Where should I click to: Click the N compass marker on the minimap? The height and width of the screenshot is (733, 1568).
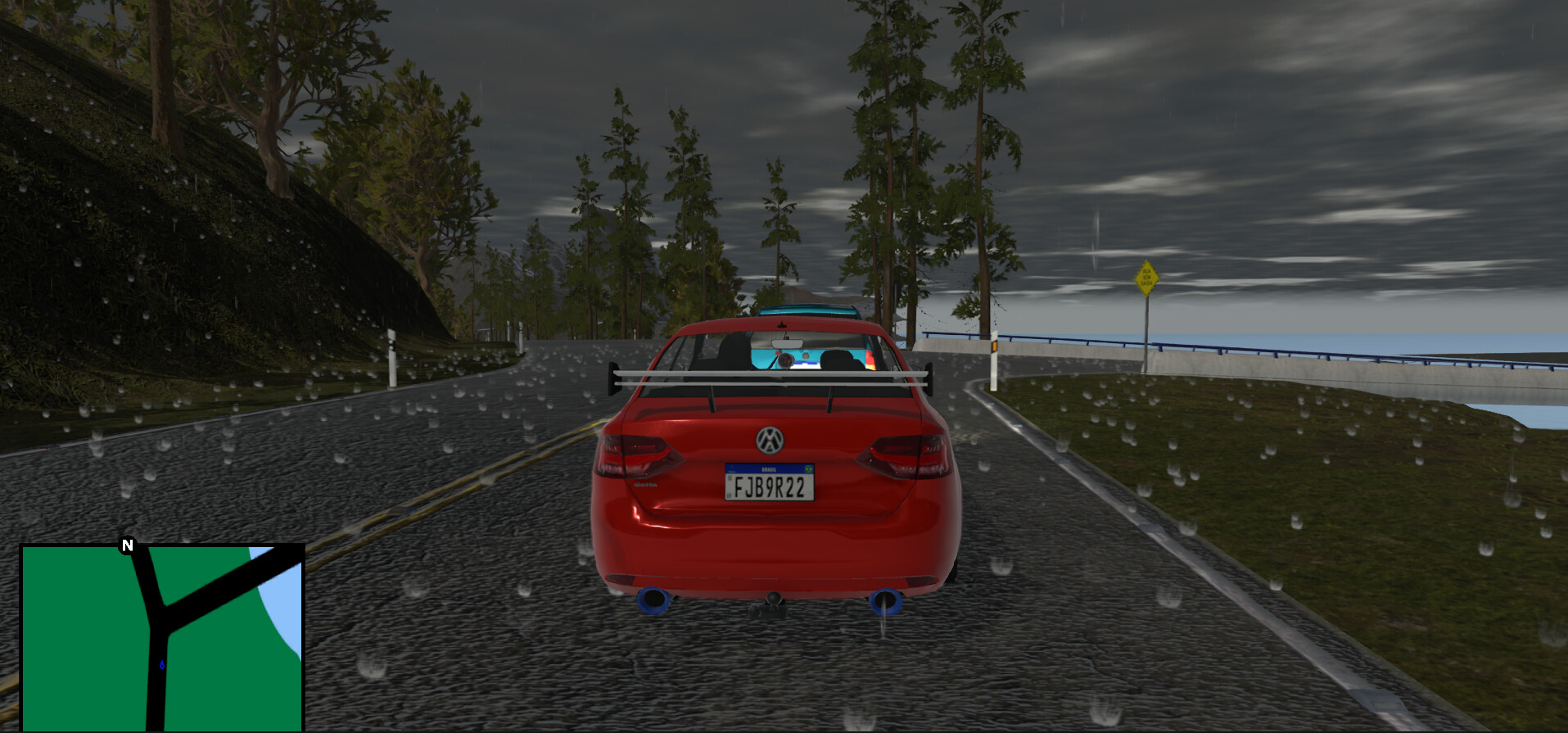(128, 545)
